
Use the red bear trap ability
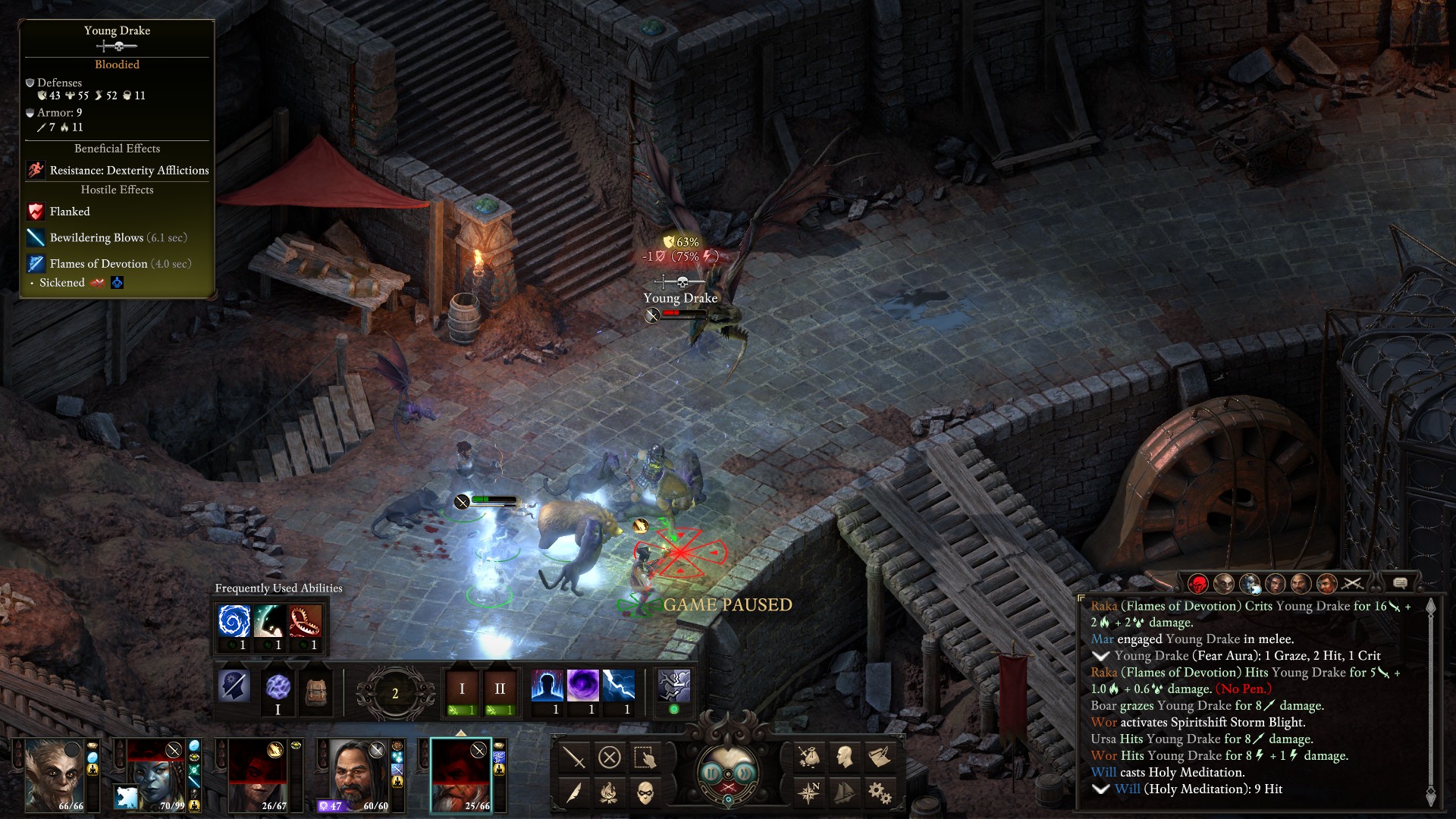coord(305,621)
